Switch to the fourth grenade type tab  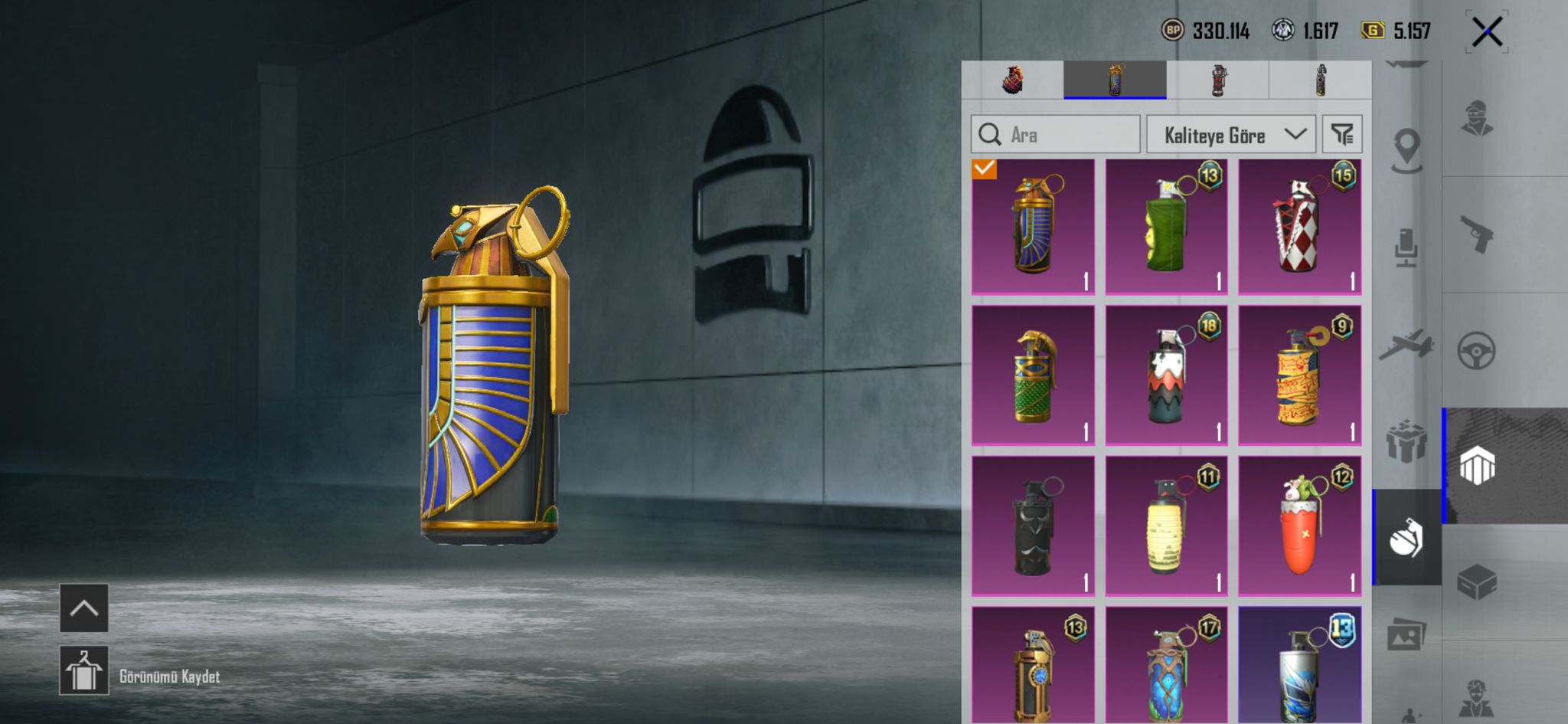pyautogui.click(x=1320, y=80)
